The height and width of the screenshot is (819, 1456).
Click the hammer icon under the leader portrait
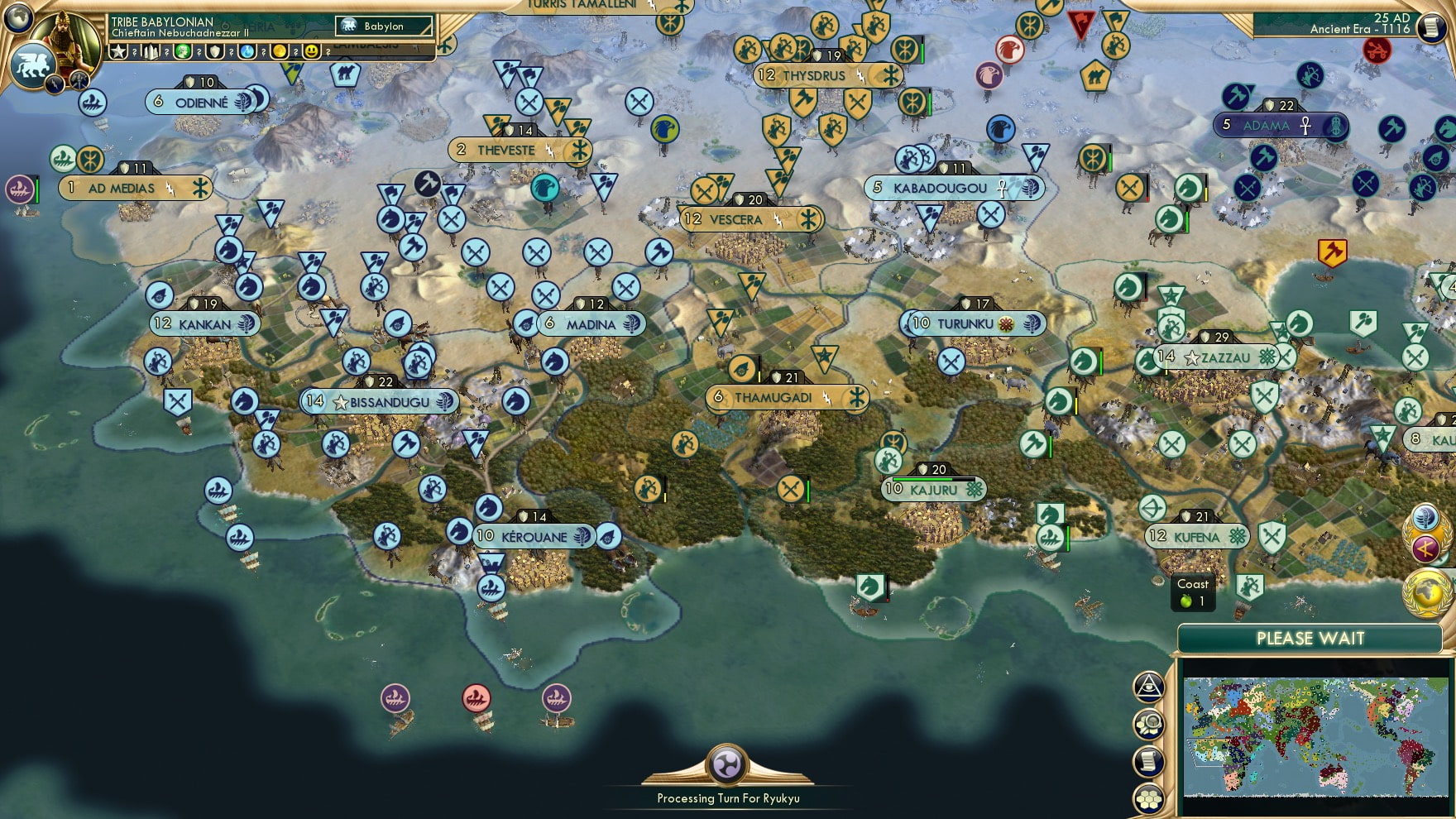pos(79,80)
